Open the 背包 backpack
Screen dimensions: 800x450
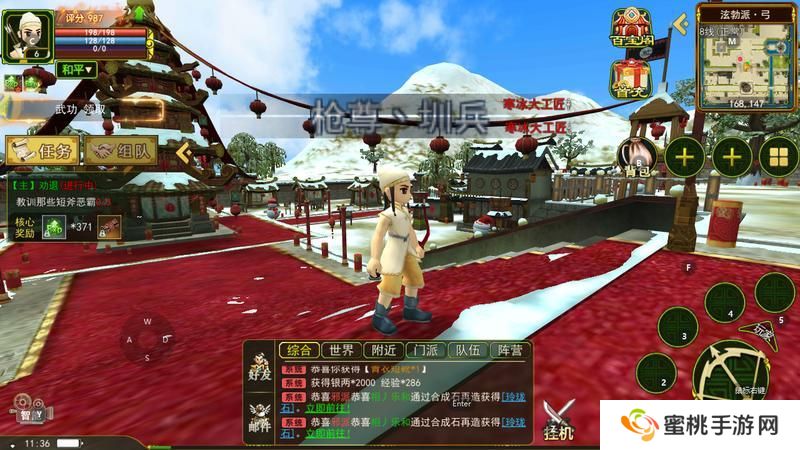click(x=638, y=158)
